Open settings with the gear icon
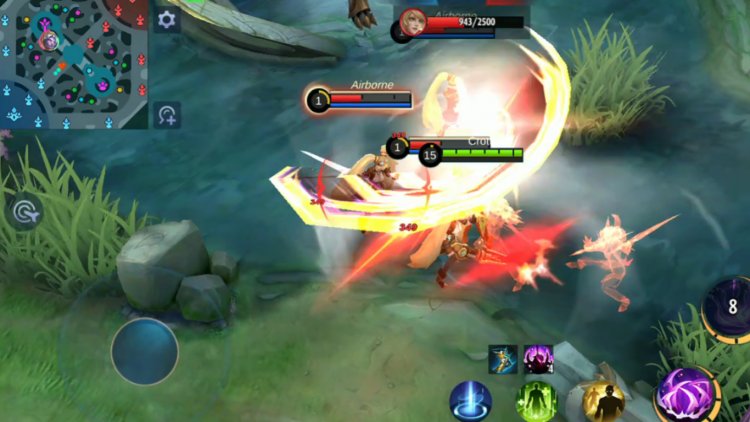Viewport: 750px width, 422px height. 167,20
